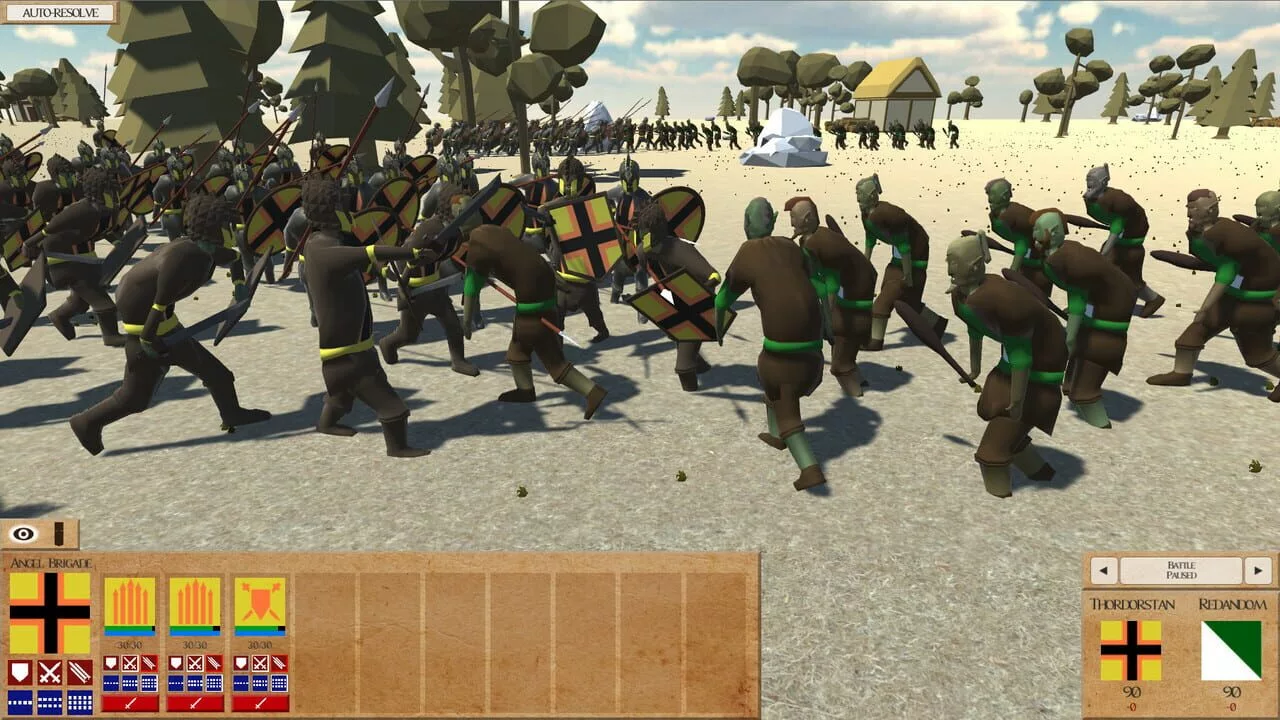Expand the Battle Paused speed selector
Image resolution: width=1280 pixels, height=720 pixels.
pyautogui.click(x=1182, y=570)
